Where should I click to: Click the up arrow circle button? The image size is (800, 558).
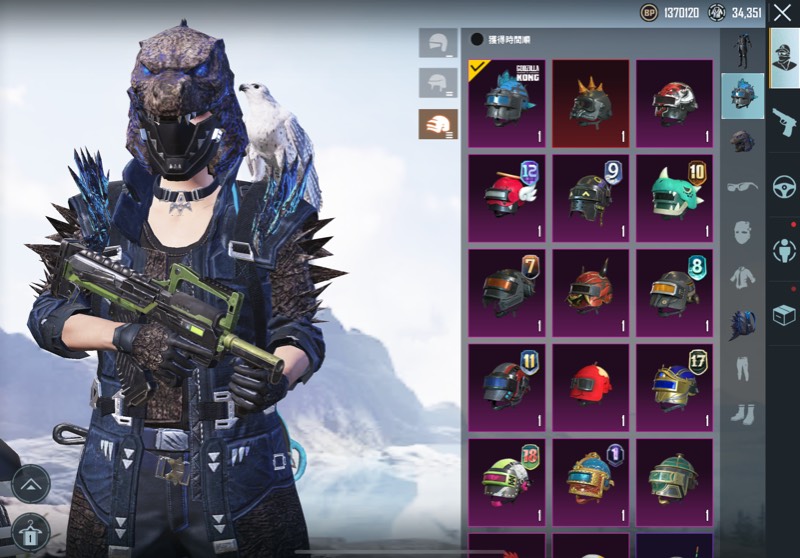(31, 484)
